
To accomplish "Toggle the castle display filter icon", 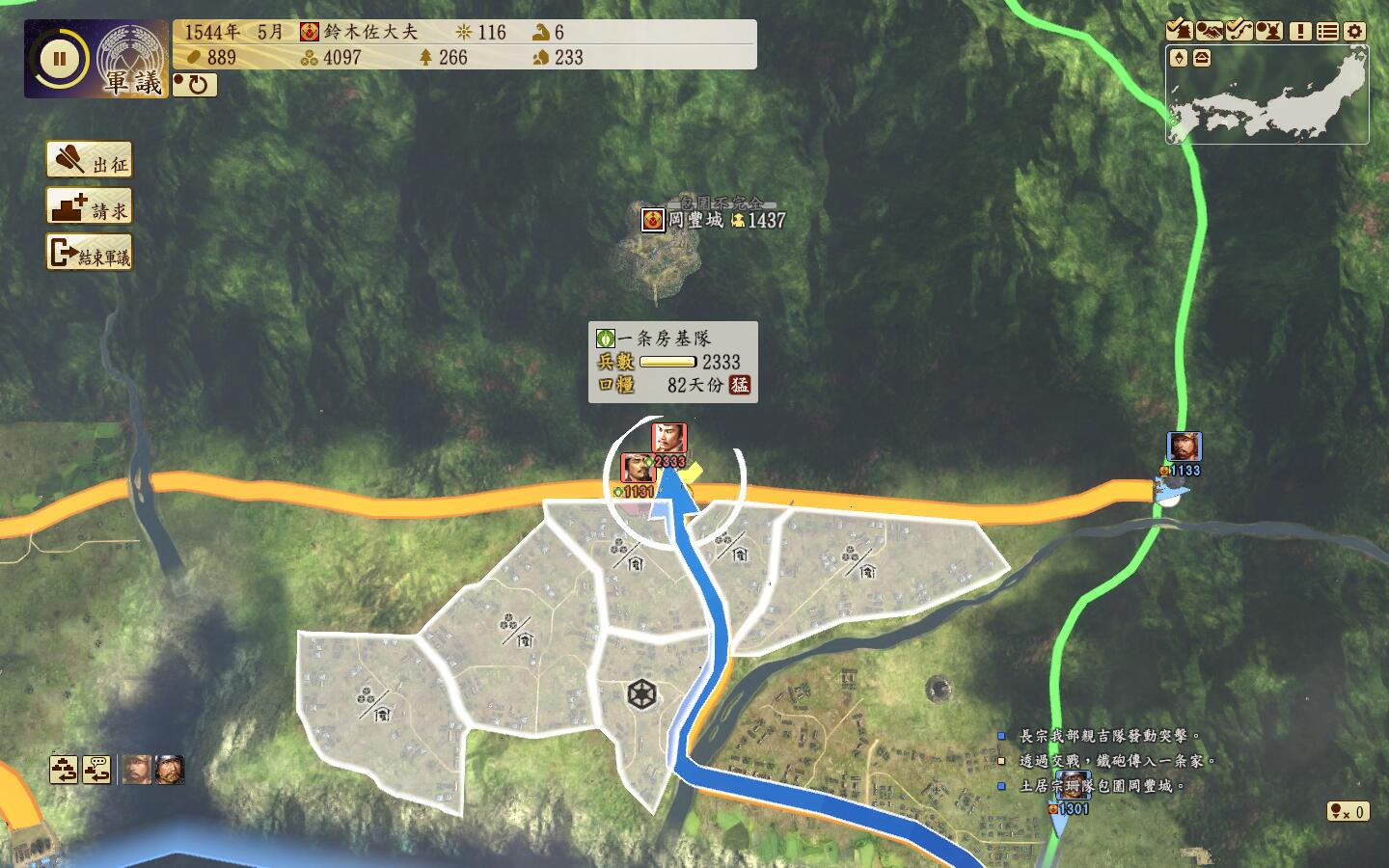I will (x=1179, y=31).
